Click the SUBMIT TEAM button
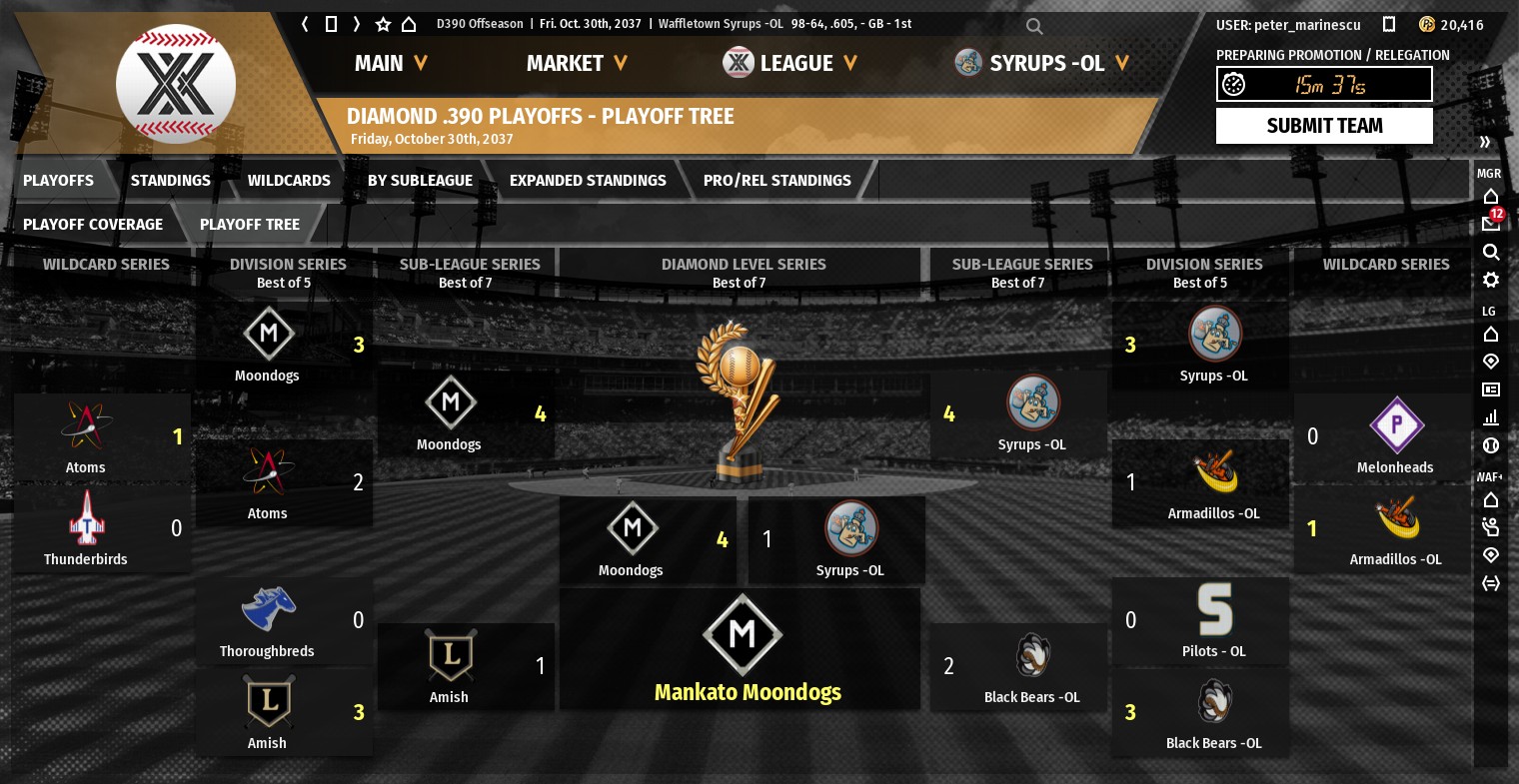This screenshot has width=1519, height=784. click(x=1324, y=126)
